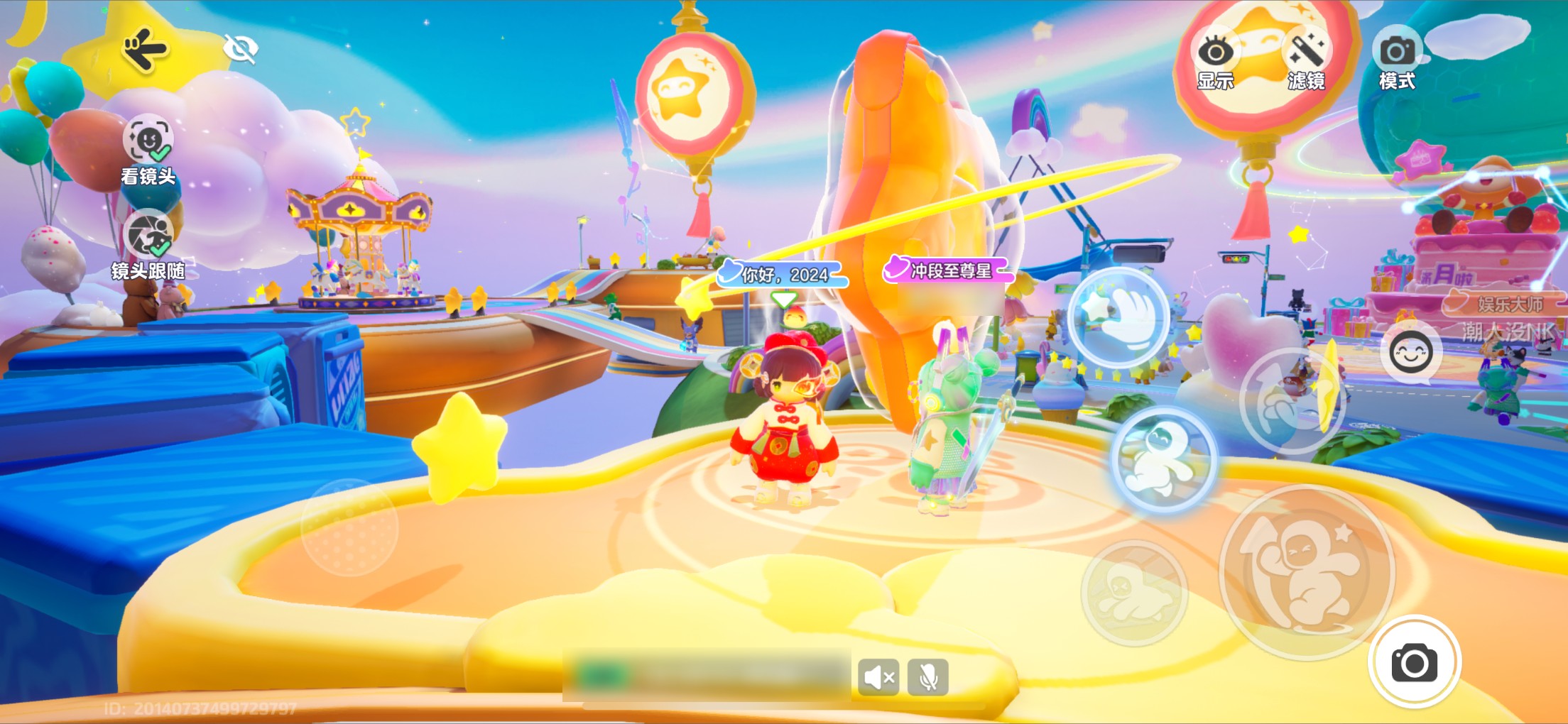Open the 显示 display settings
This screenshot has width=1568, height=724.
(1215, 61)
